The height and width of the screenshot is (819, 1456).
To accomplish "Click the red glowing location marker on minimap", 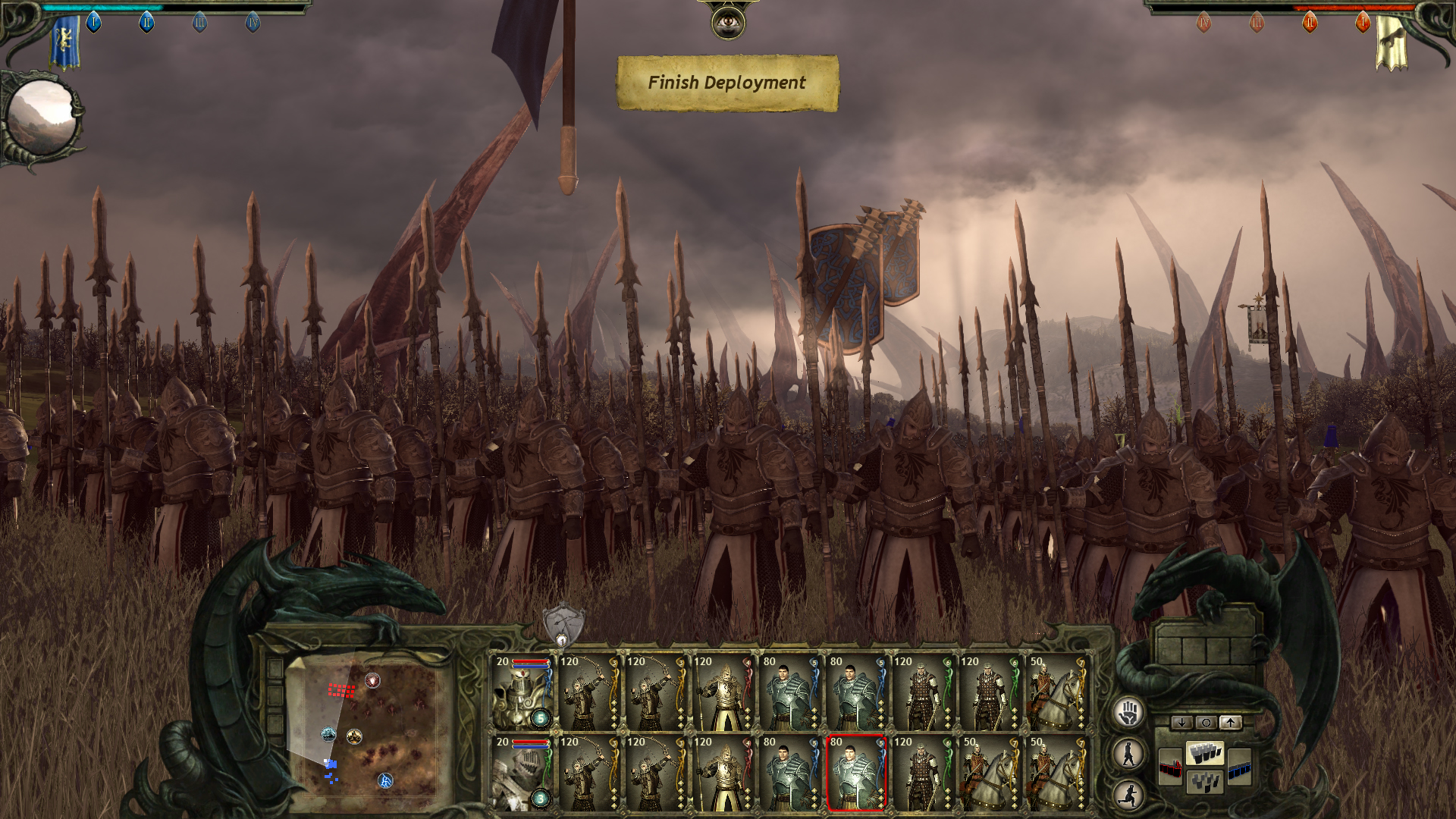I will [x=372, y=680].
